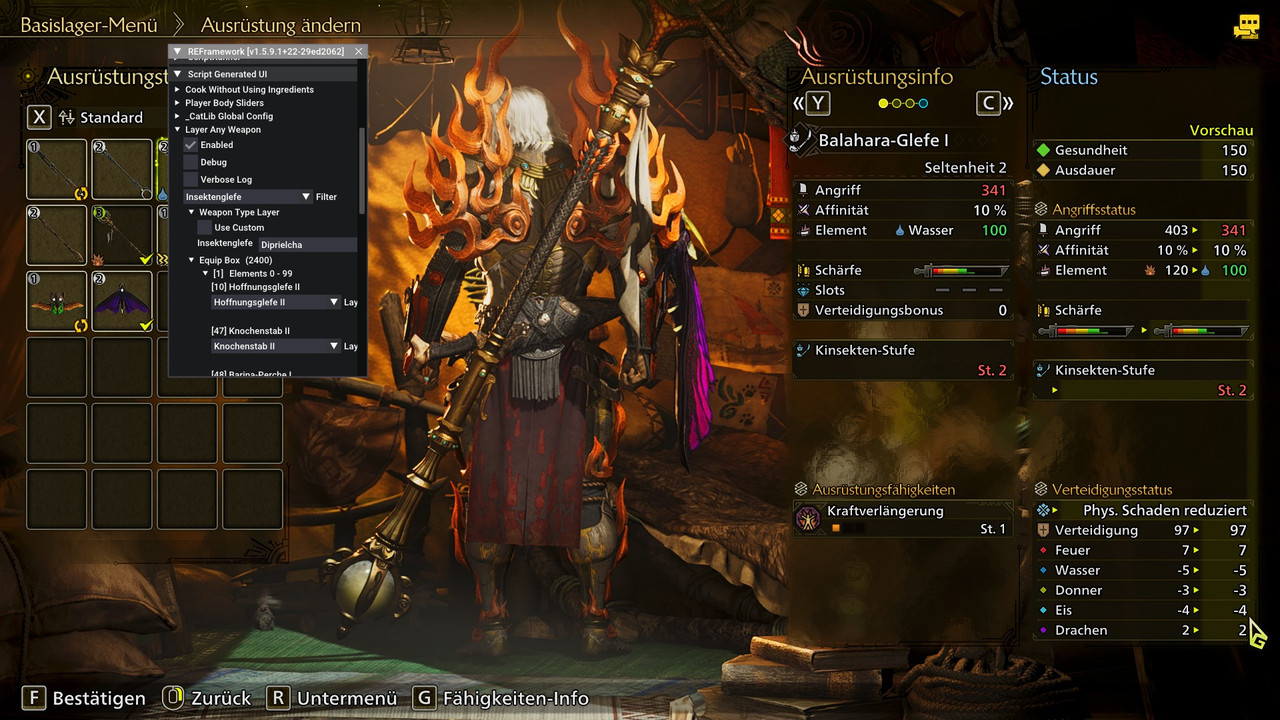Click the Diprielcha weapon layer field
This screenshot has width=1280, height=720.
pos(307,244)
